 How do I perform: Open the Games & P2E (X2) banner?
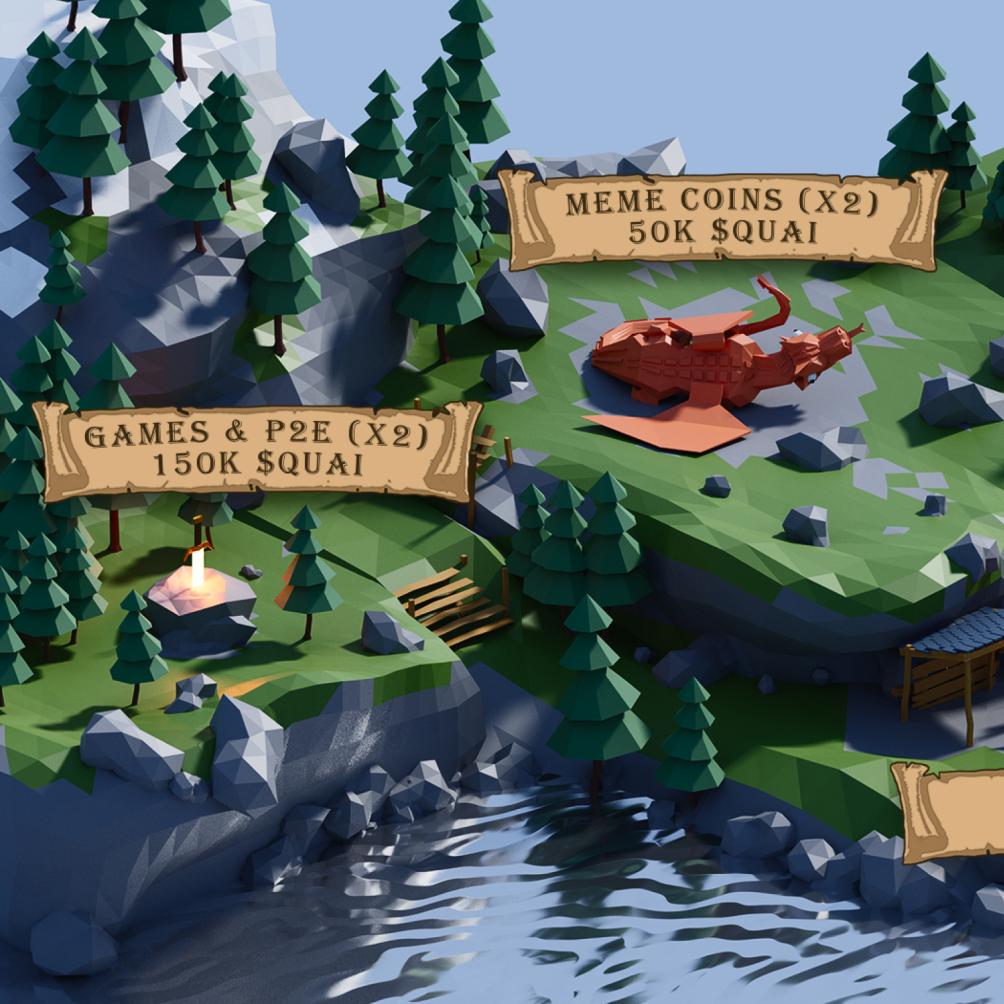pos(257,450)
